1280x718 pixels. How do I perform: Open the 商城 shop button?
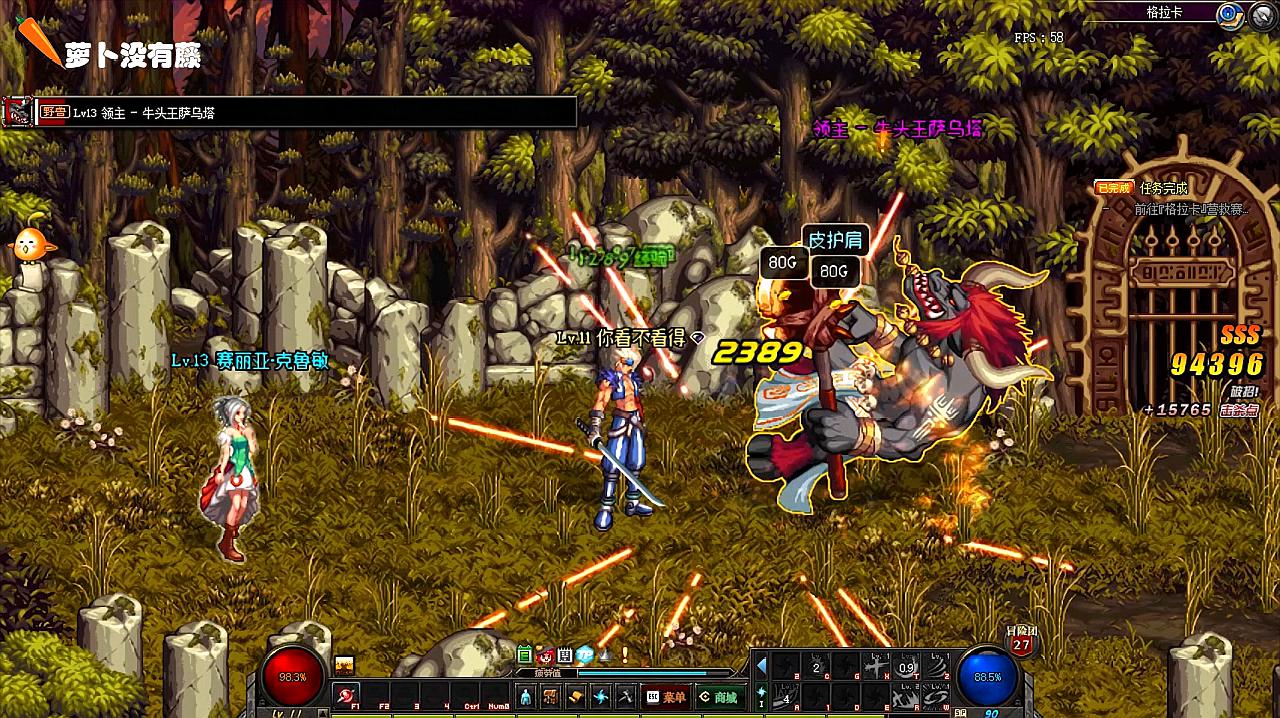pos(719,697)
